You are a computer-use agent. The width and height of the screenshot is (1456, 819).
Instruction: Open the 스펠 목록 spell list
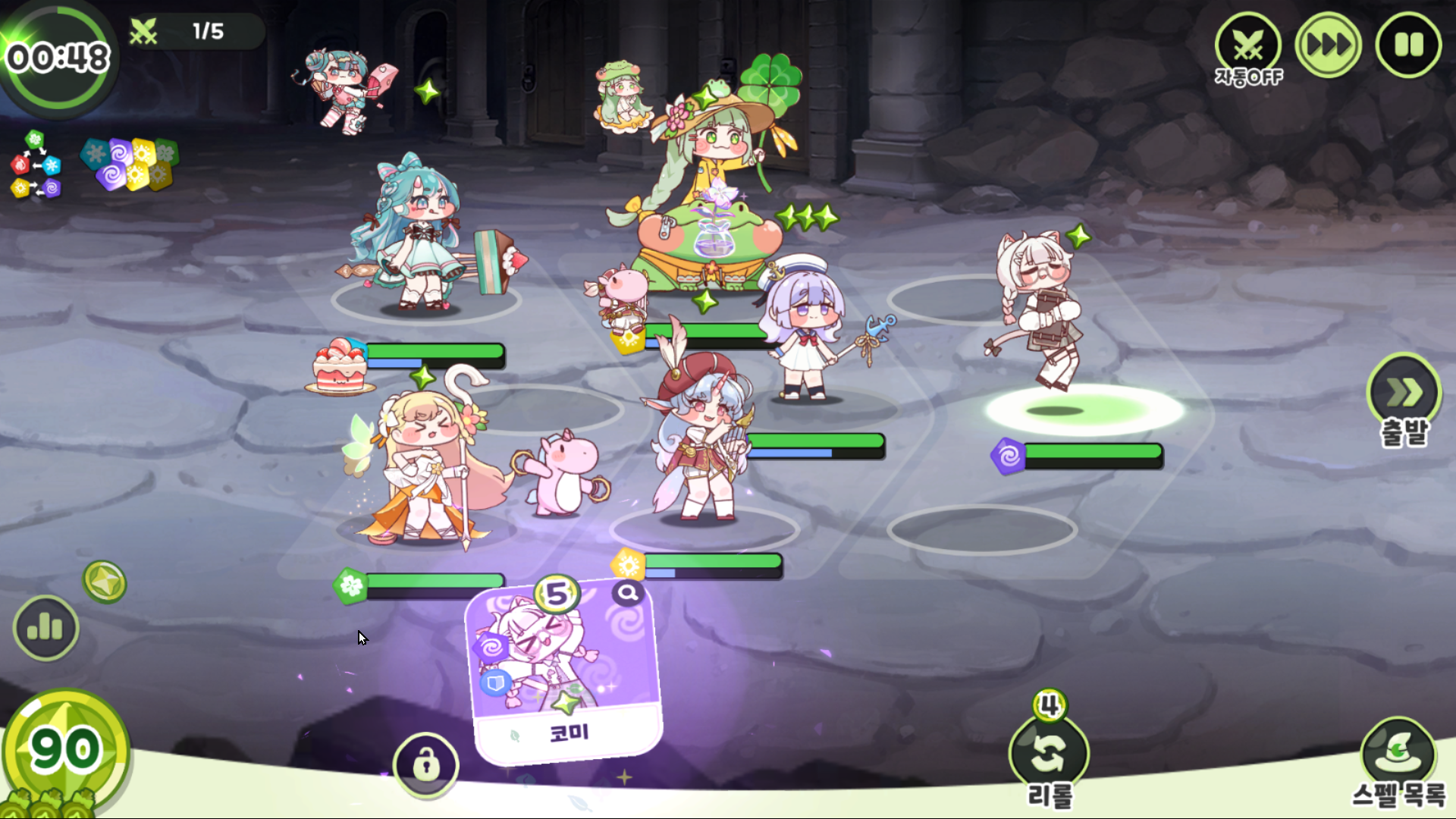click(x=1398, y=758)
